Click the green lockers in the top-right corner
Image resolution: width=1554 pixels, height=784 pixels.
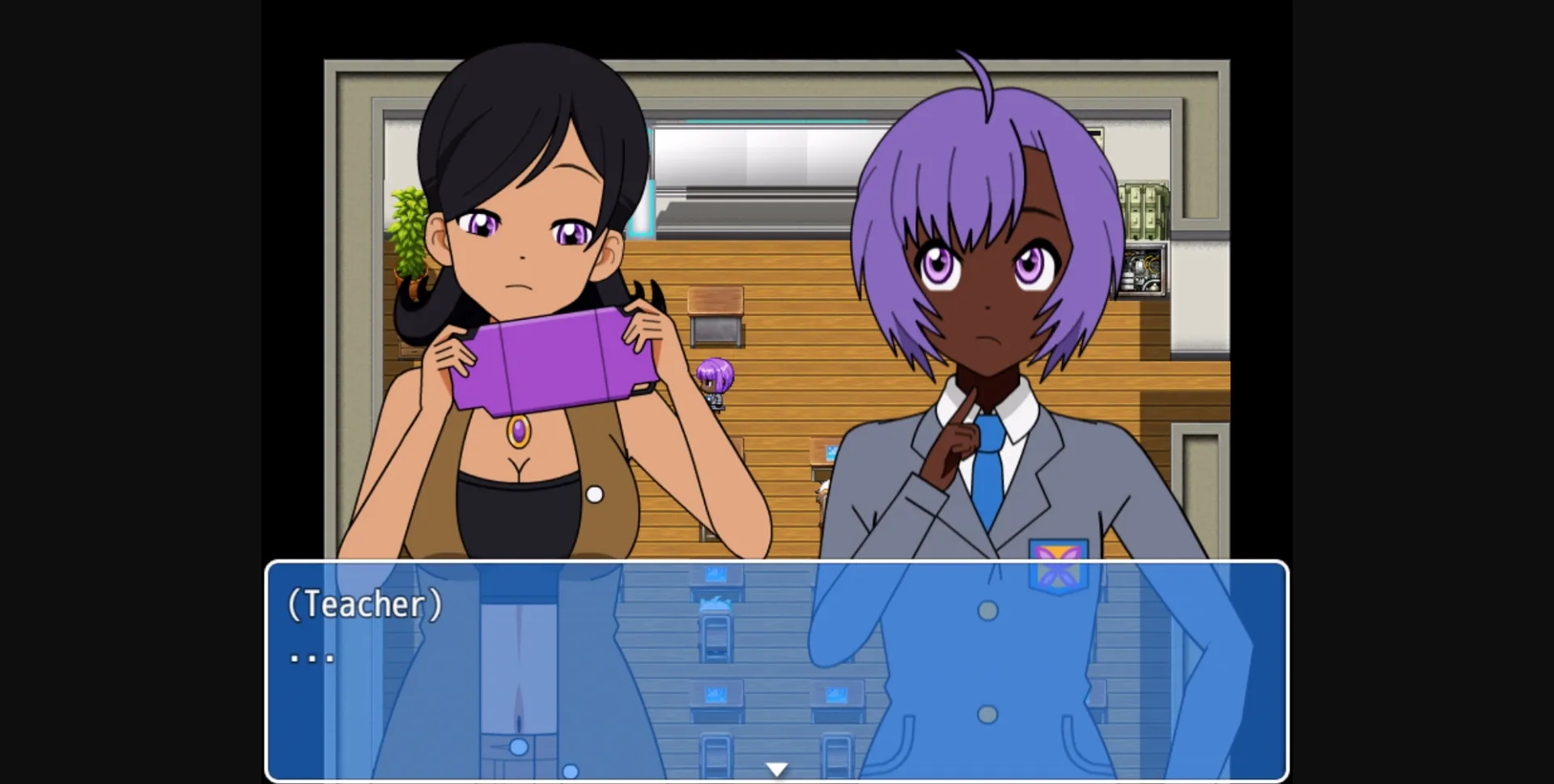click(x=1145, y=212)
